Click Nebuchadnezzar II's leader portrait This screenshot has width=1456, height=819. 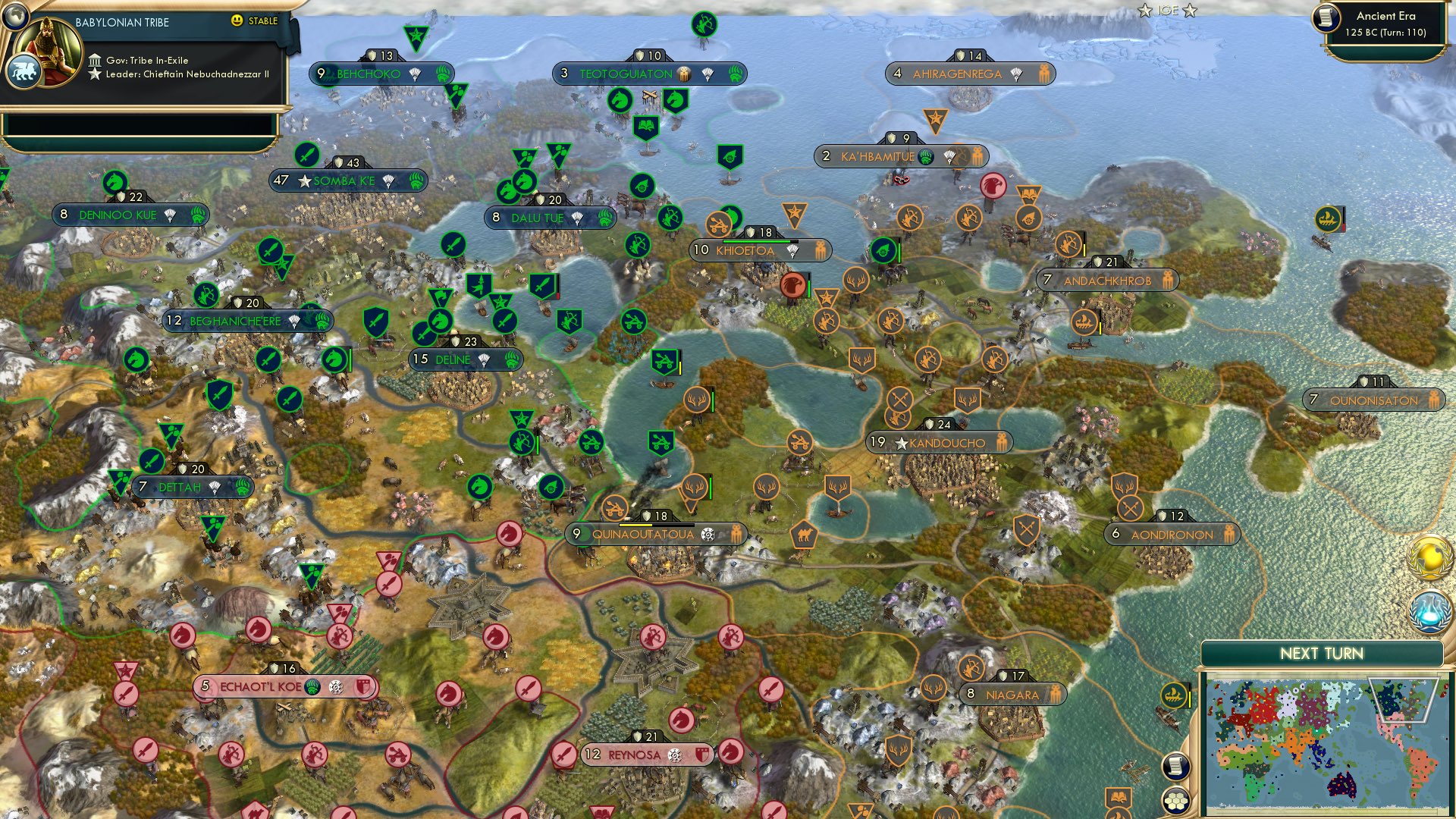tap(48, 52)
